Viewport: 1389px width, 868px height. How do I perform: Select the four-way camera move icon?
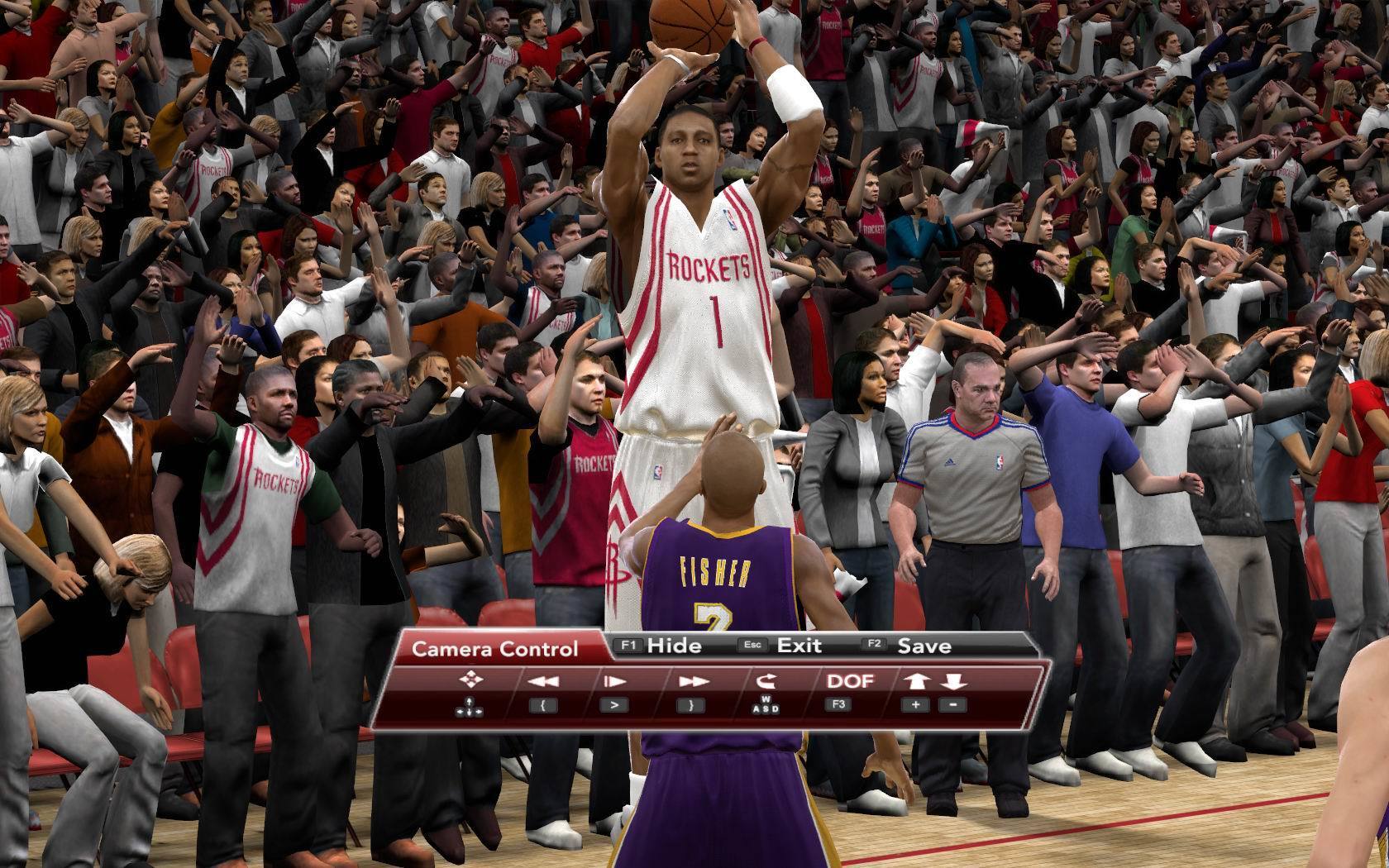470,680
